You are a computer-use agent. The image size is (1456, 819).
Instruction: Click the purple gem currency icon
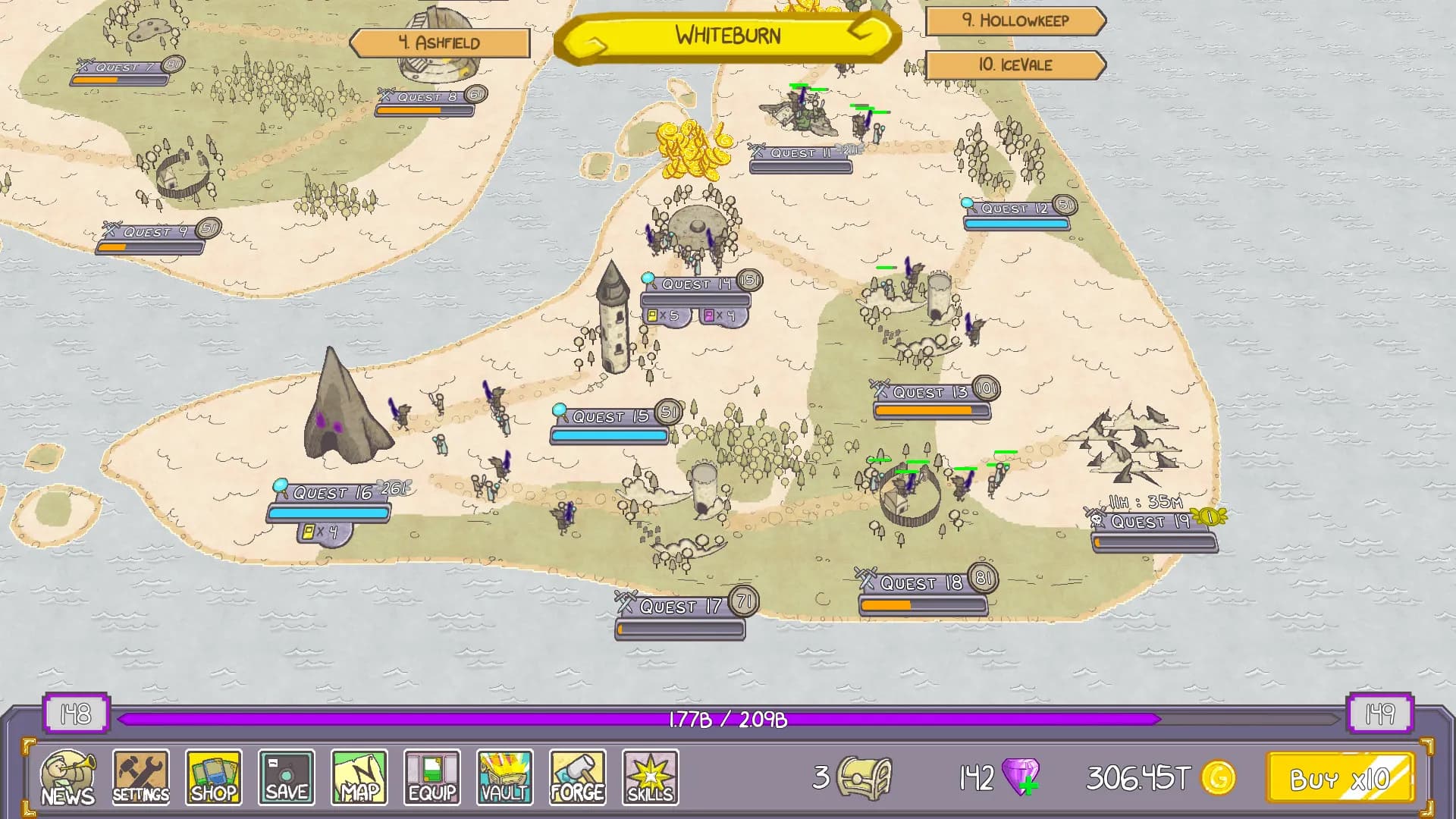click(x=1020, y=777)
